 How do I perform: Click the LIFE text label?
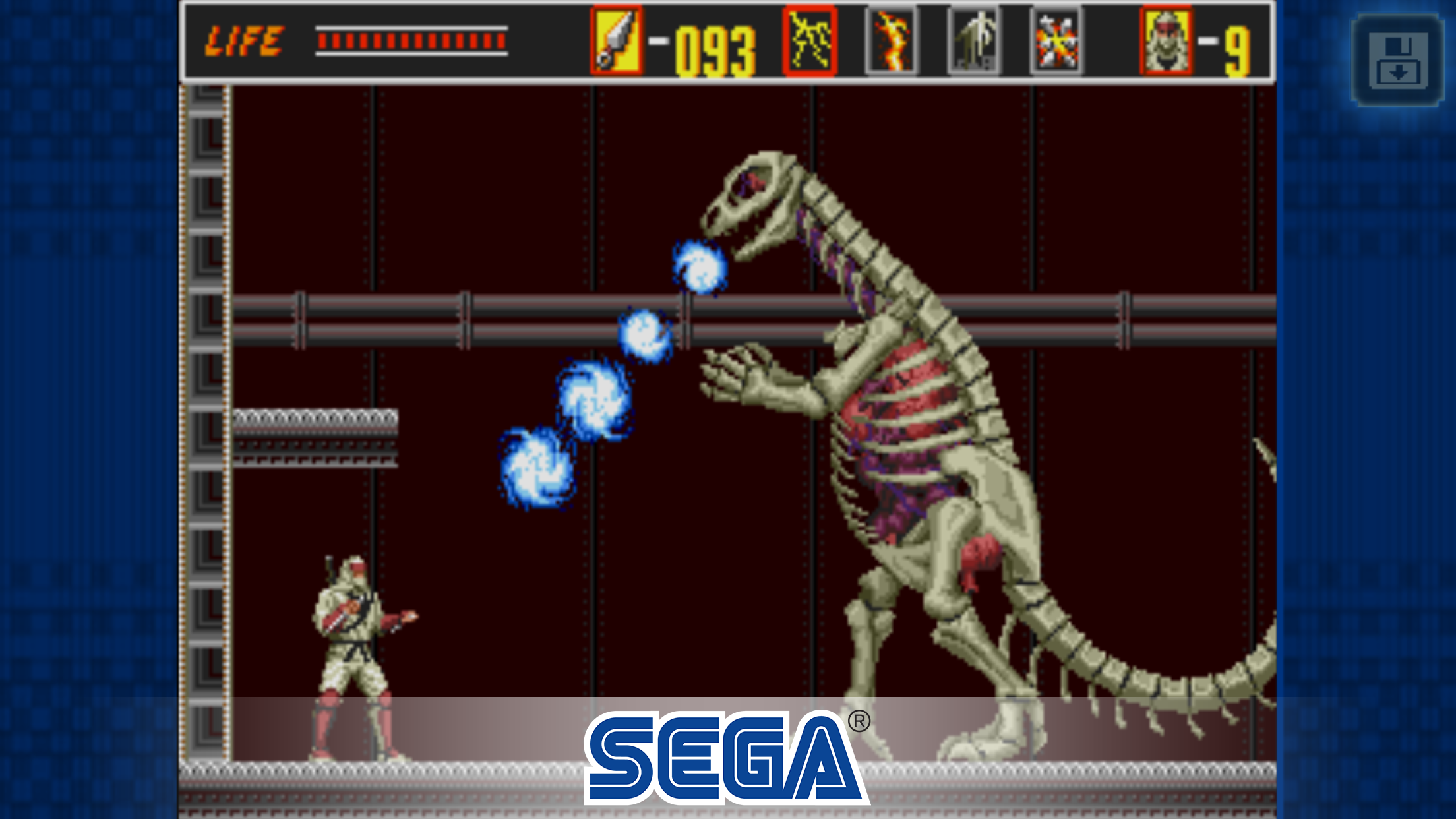pos(244,40)
